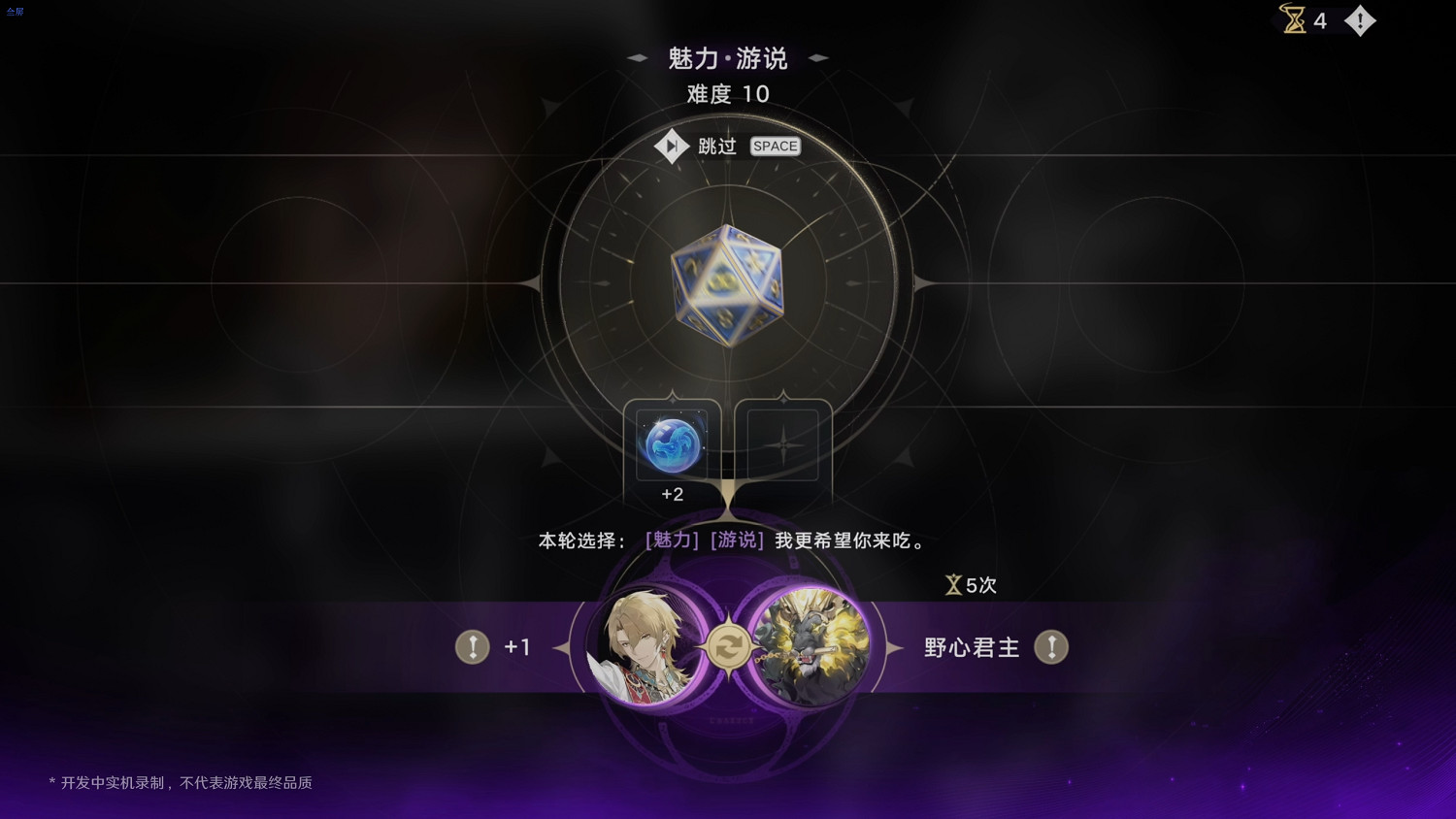
Task: Open the diamond exclamation alert icon top right
Action: pyautogui.click(x=1359, y=20)
